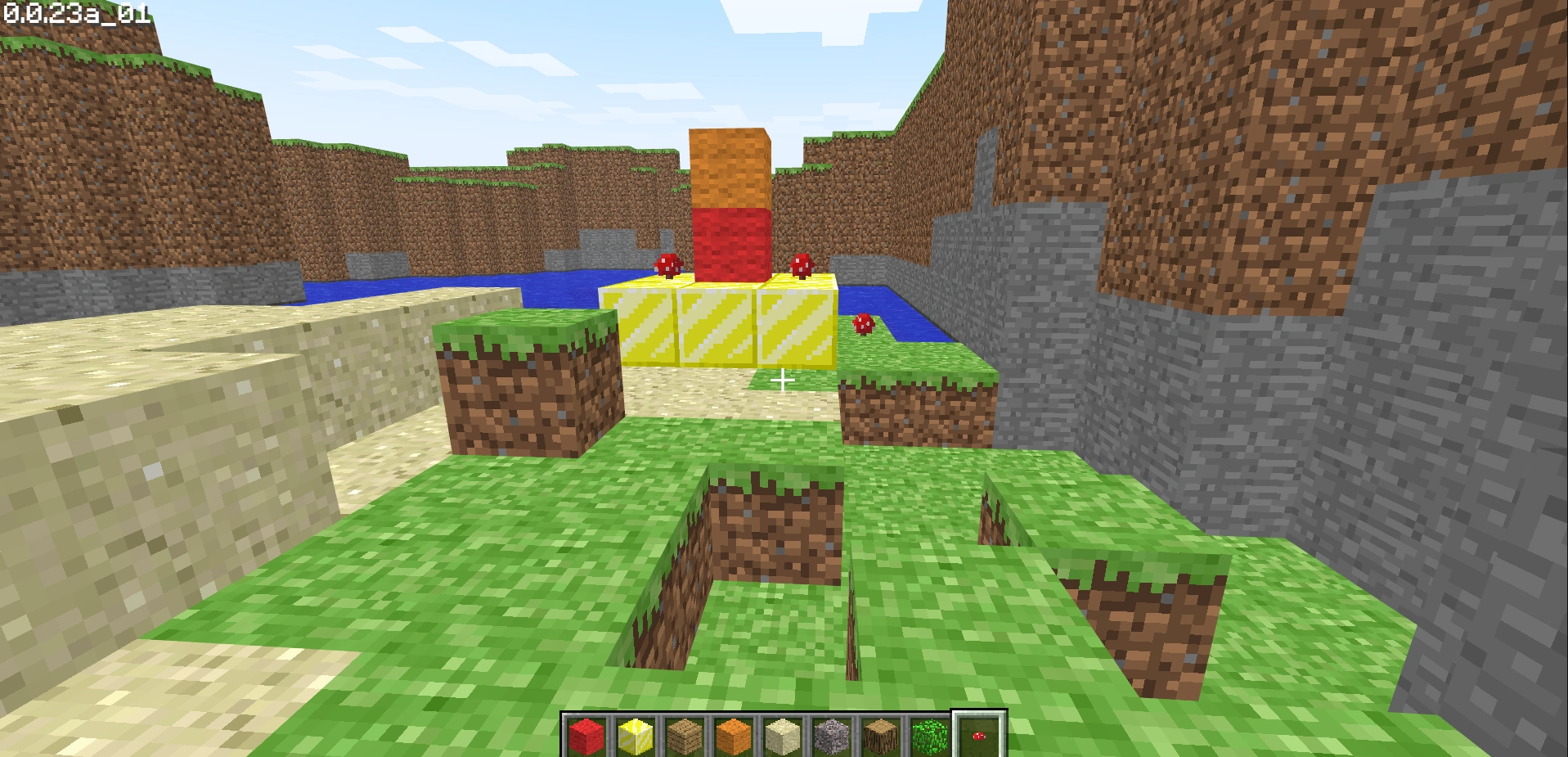Viewport: 1568px width, 757px height.
Task: Click the floating grass block left of center
Action: tap(523, 376)
